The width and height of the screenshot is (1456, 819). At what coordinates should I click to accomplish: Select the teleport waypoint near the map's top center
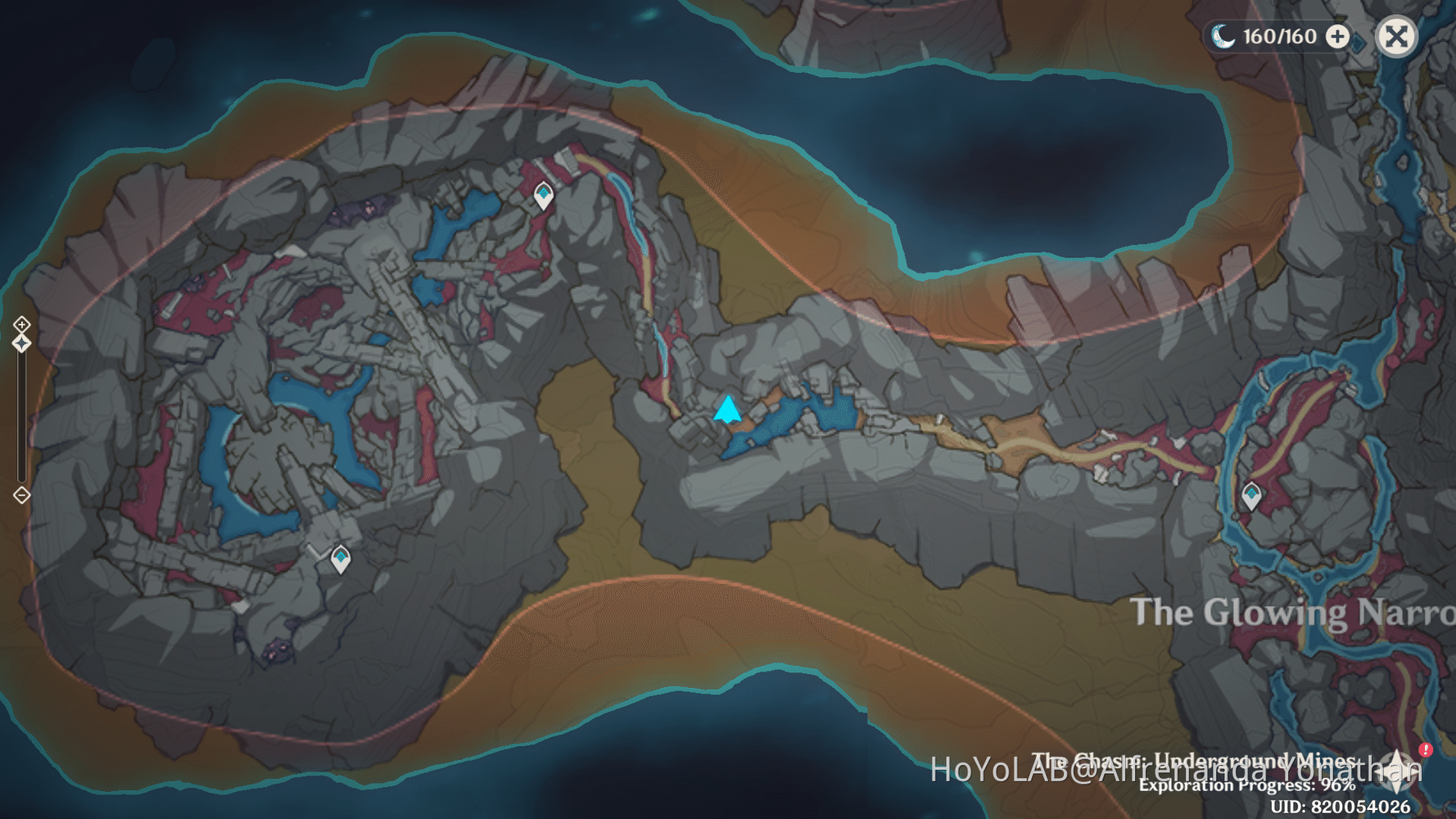tap(542, 194)
